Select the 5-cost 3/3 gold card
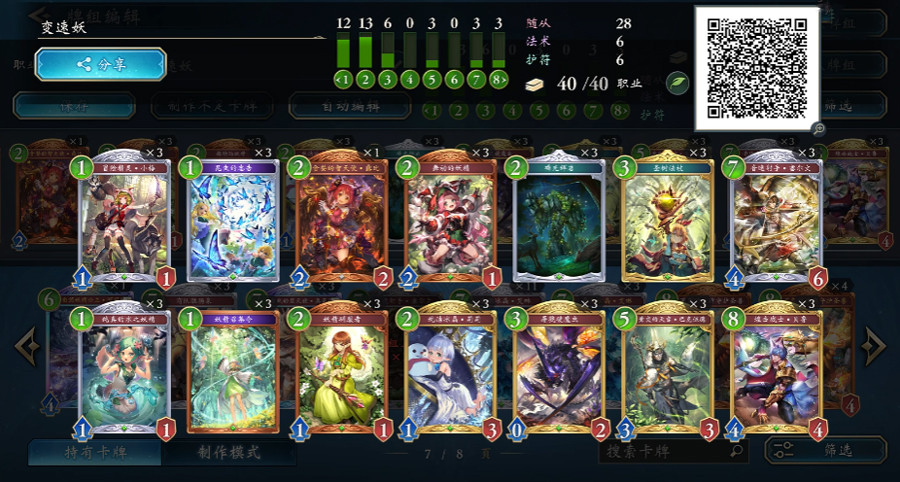 [x=668, y=370]
